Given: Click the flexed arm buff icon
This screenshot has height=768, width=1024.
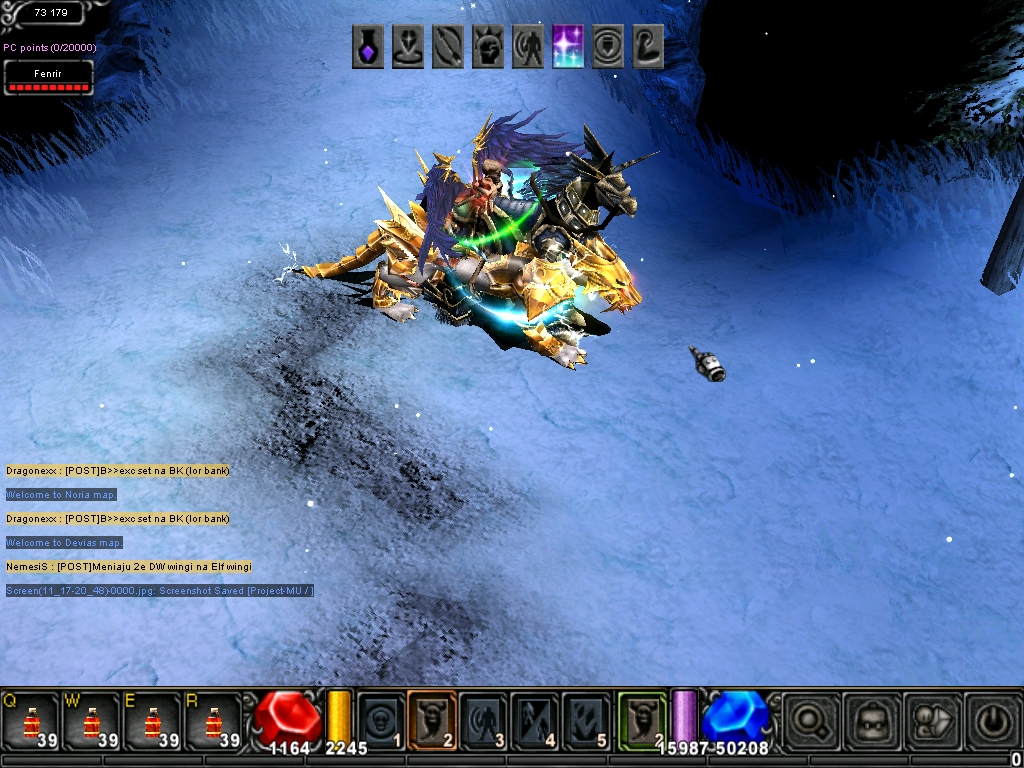Looking at the screenshot, I should pos(648,47).
